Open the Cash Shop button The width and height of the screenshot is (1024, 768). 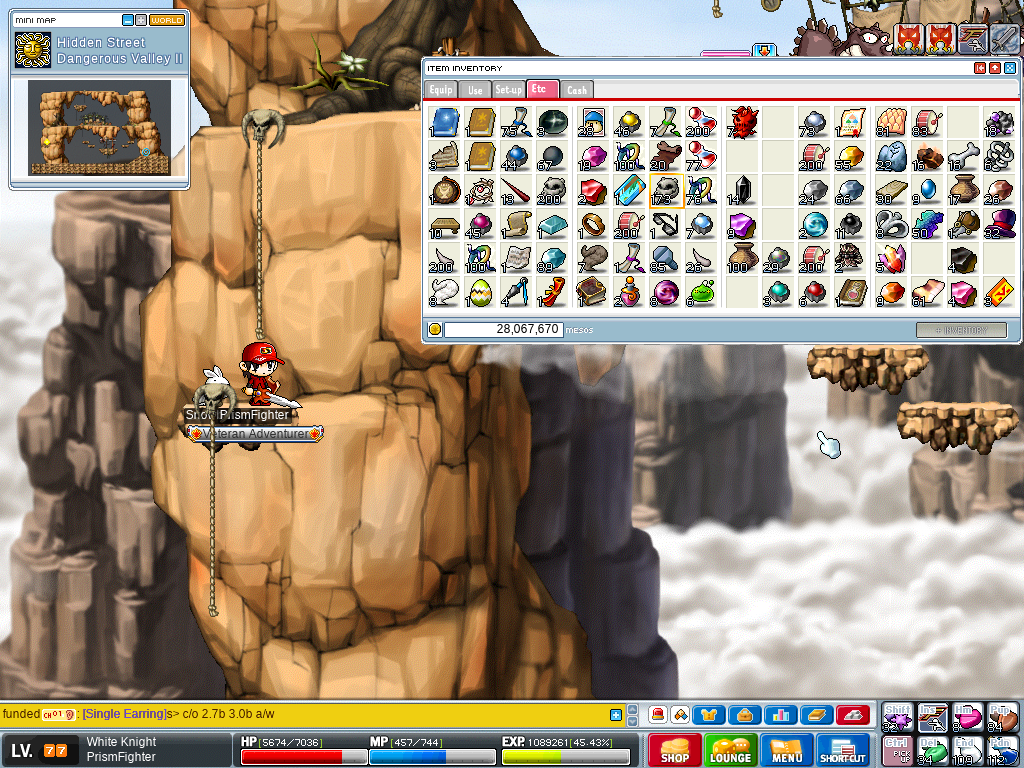(x=674, y=750)
